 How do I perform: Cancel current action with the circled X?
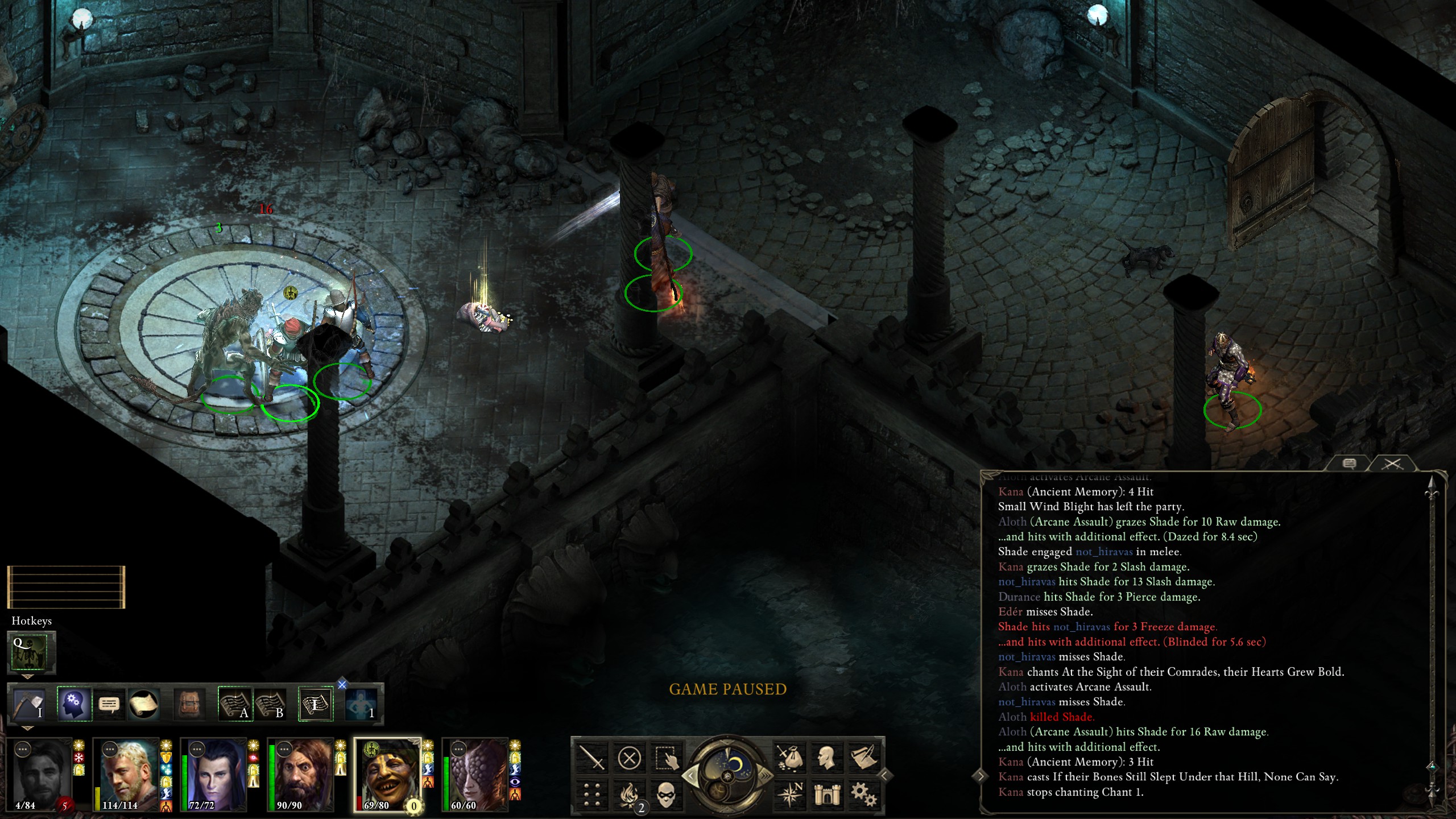[629, 758]
